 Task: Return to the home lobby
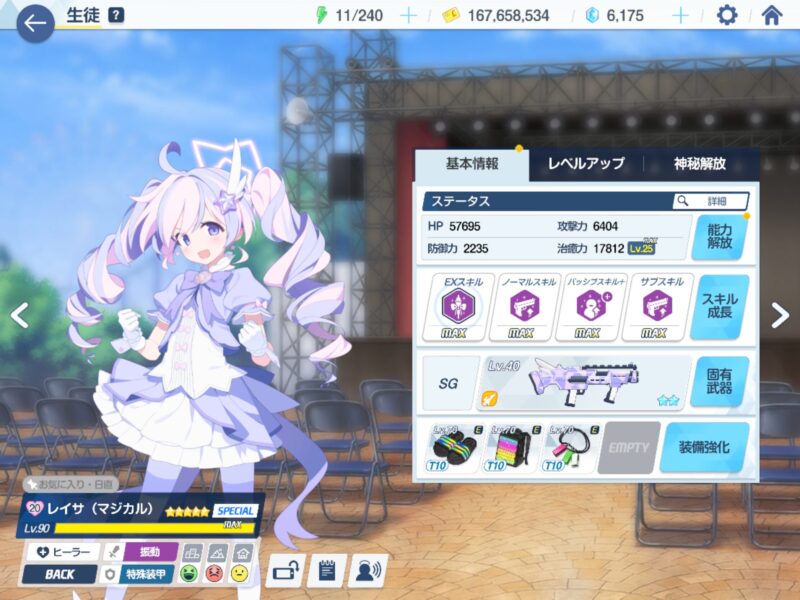click(x=771, y=15)
